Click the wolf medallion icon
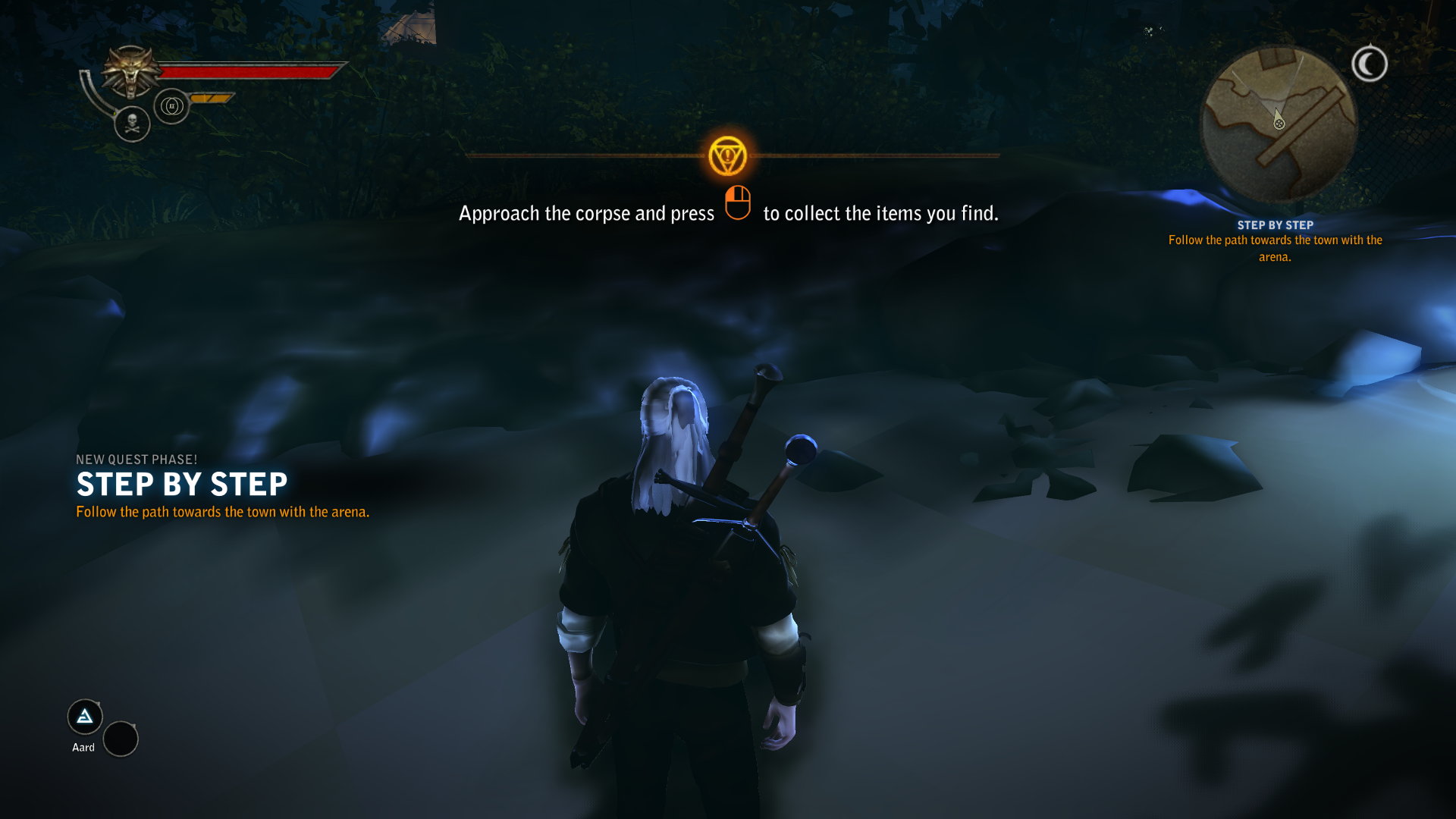The width and height of the screenshot is (1456, 819). [x=131, y=71]
